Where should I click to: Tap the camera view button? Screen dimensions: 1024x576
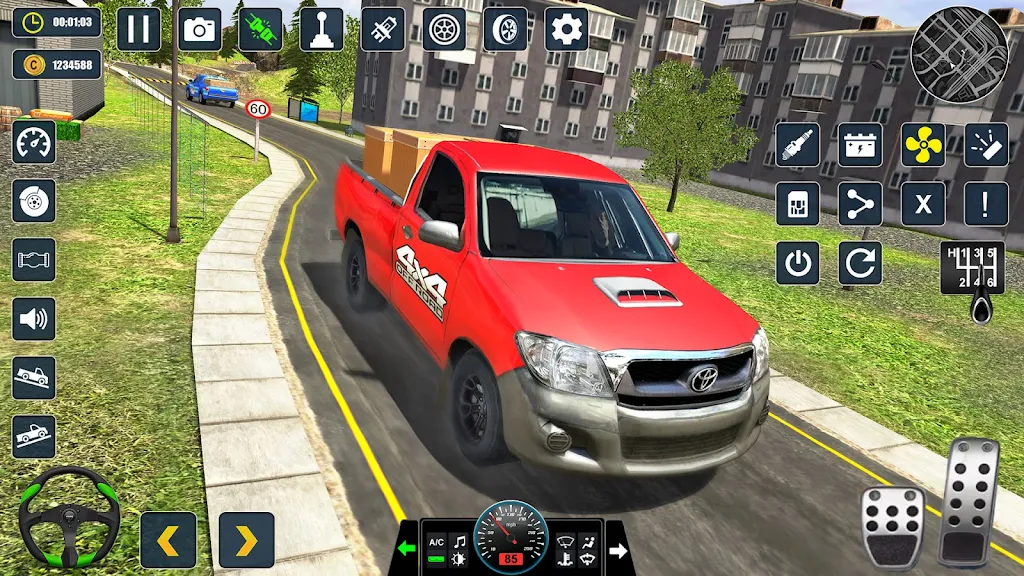click(x=200, y=30)
